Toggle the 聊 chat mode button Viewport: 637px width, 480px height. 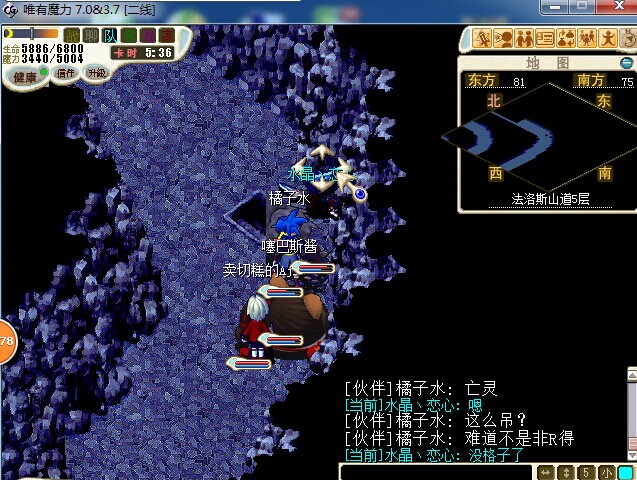tap(91, 35)
